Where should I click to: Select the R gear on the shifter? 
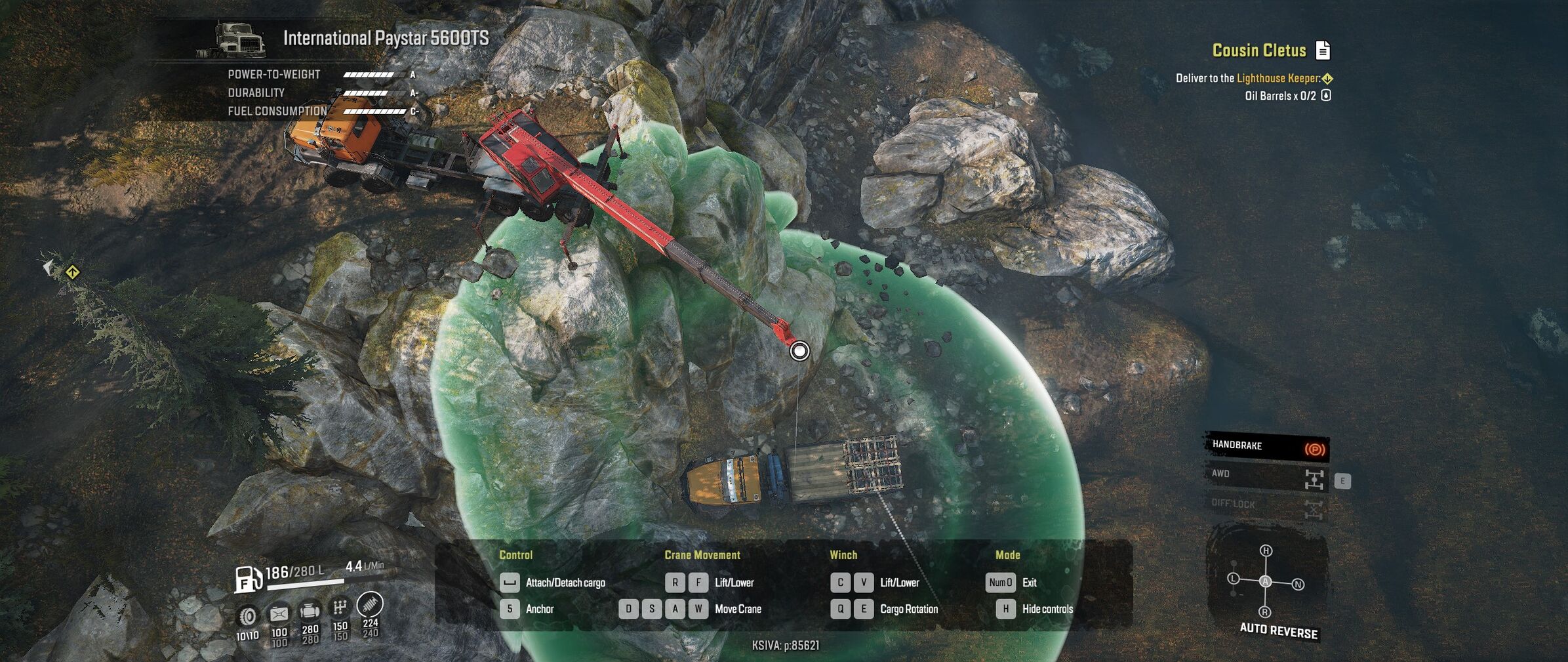[1264, 612]
